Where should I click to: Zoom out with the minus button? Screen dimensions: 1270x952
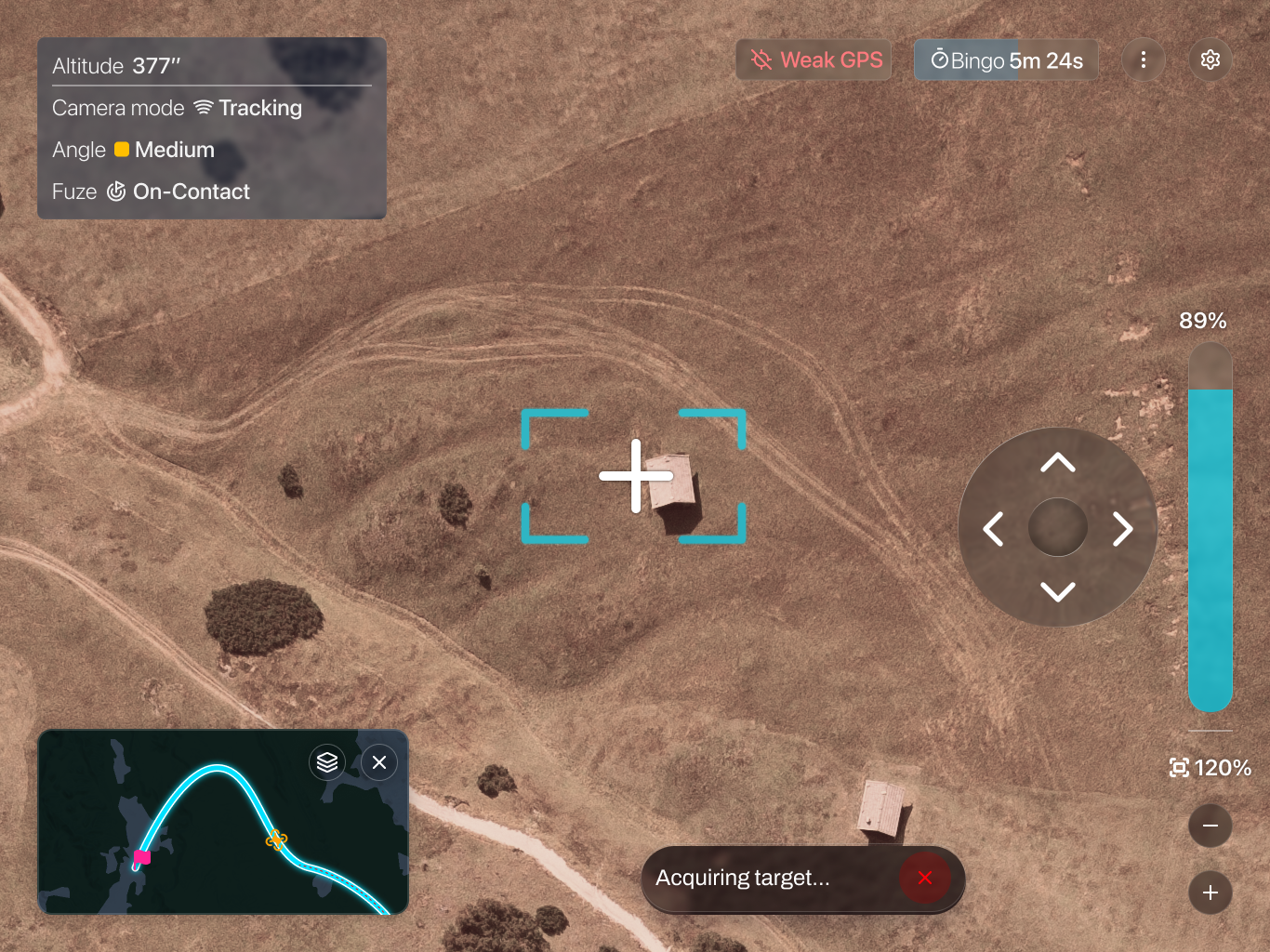pos(1210,826)
